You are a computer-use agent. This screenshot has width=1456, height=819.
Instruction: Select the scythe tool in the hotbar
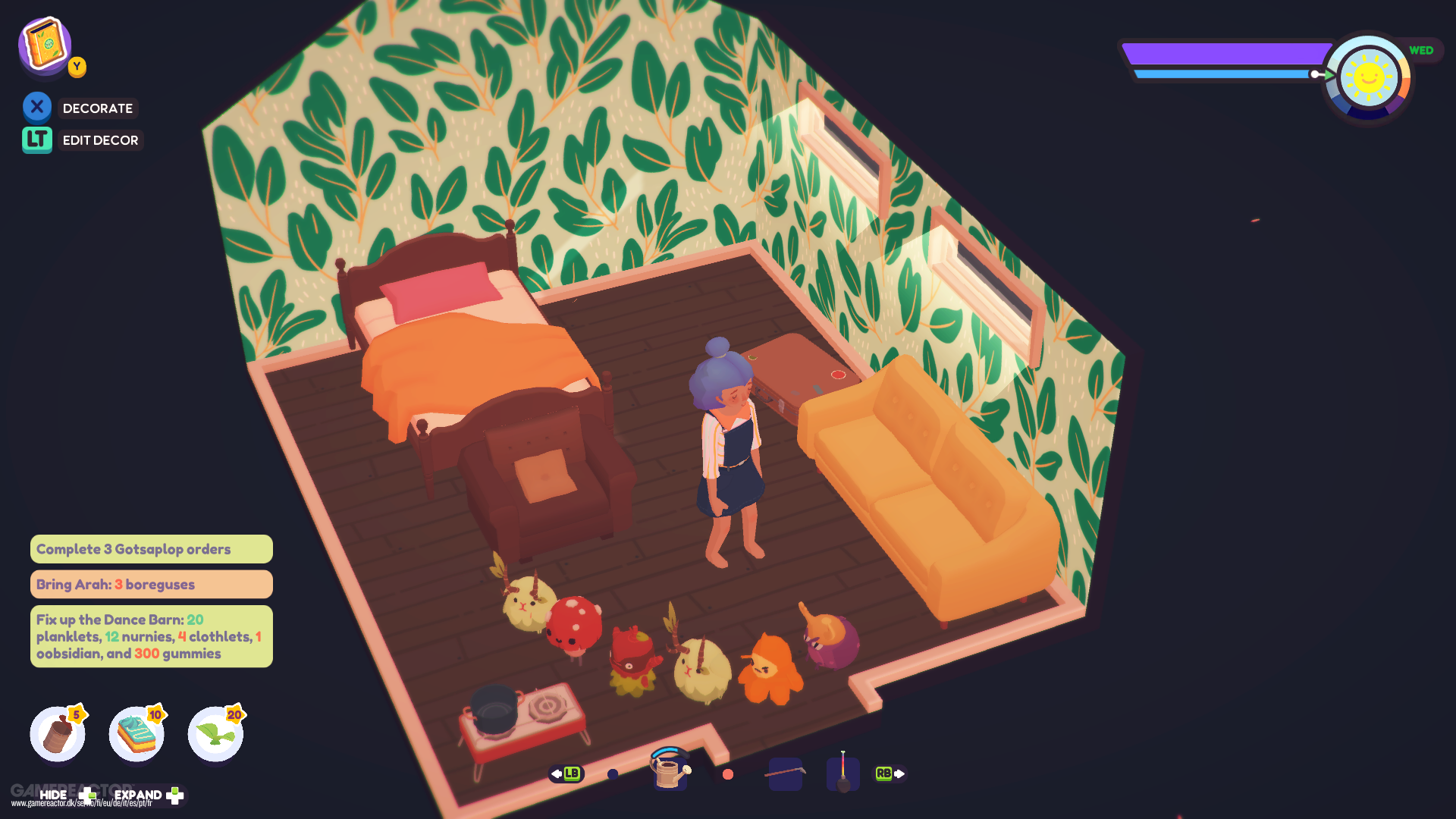coord(786,773)
